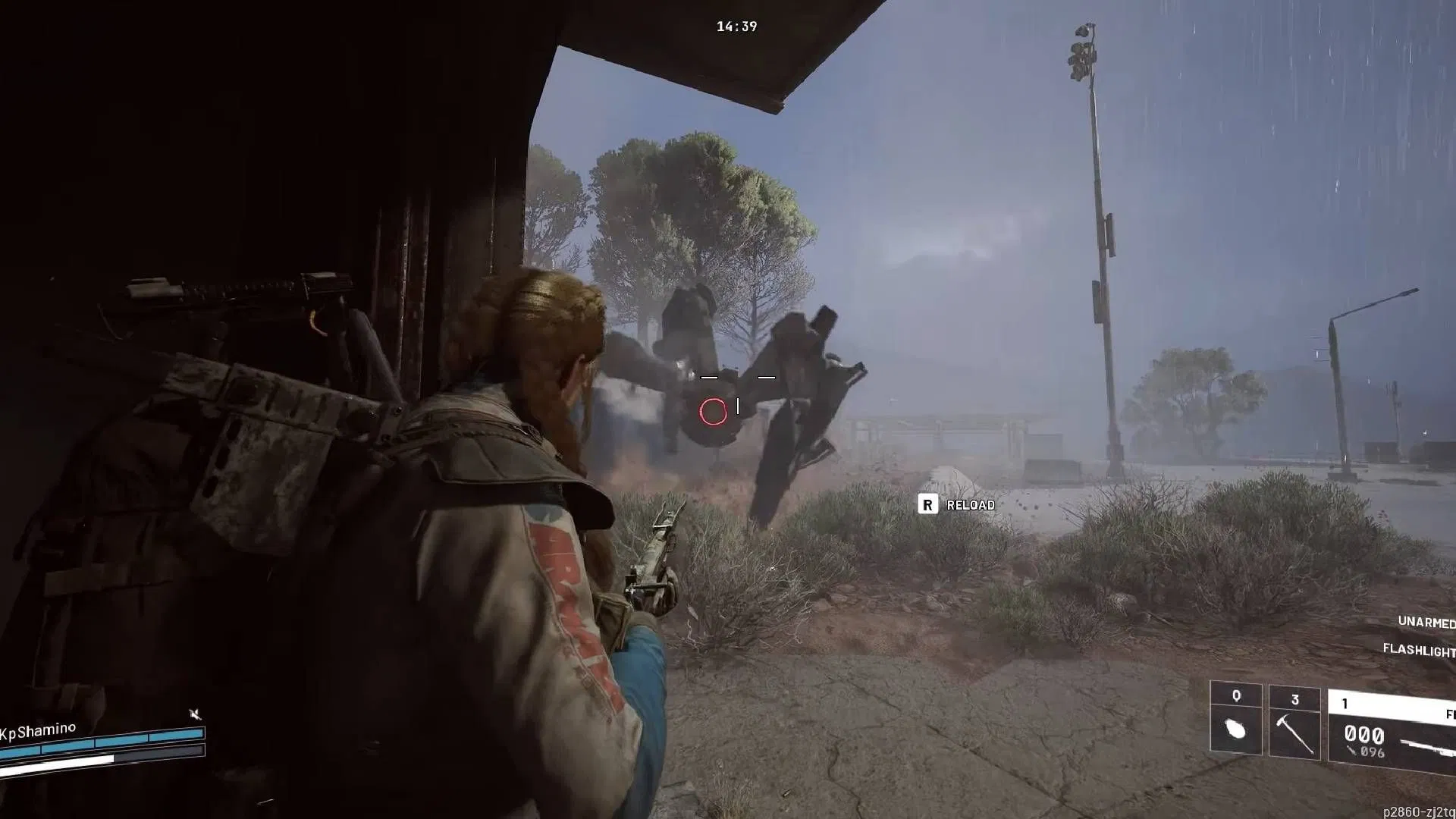Viewport: 1456px width, 819px height.
Task: Enable weapon slot 1
Action: coord(1345,702)
